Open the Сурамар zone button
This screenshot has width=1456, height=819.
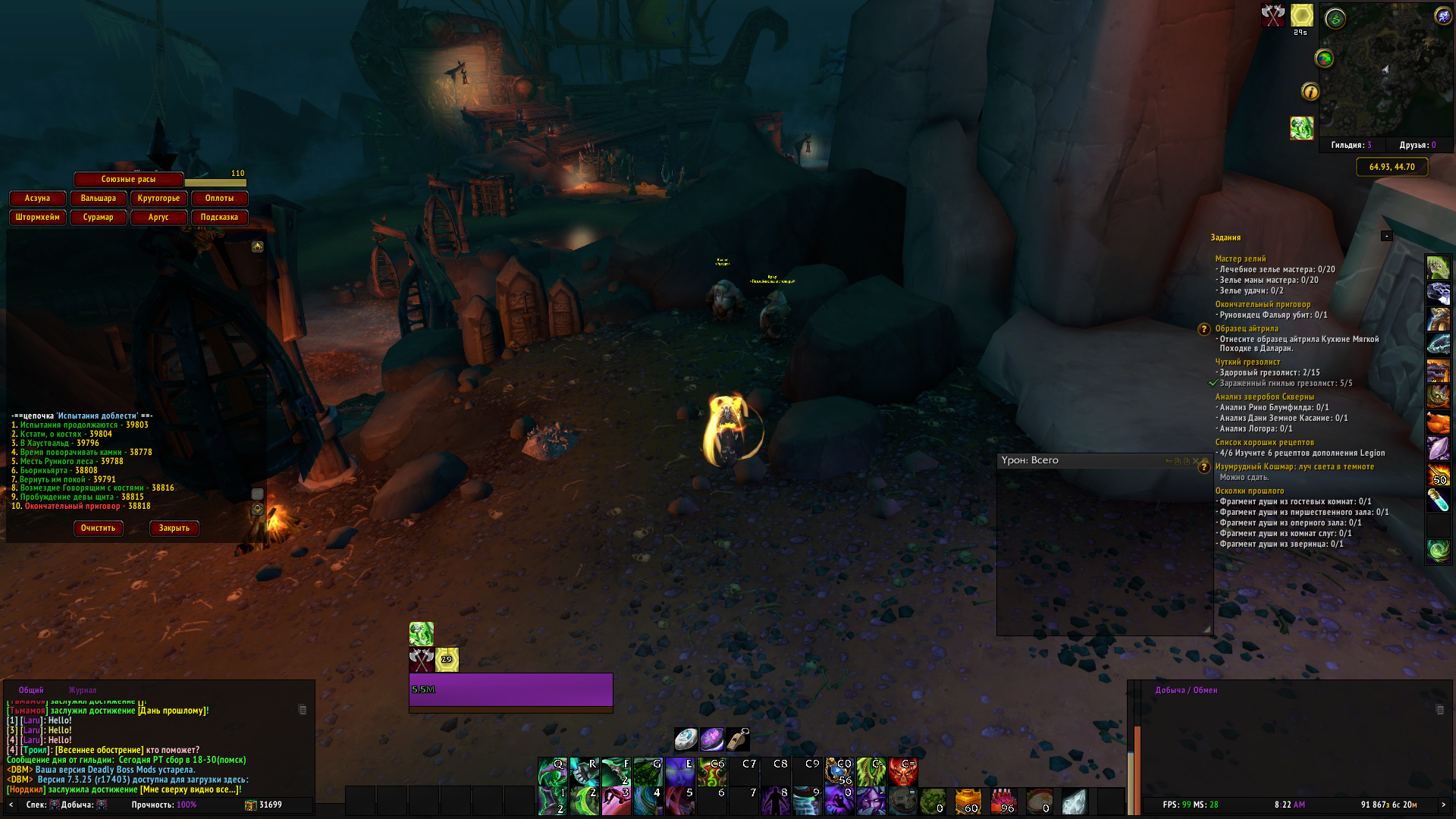pos(98,217)
